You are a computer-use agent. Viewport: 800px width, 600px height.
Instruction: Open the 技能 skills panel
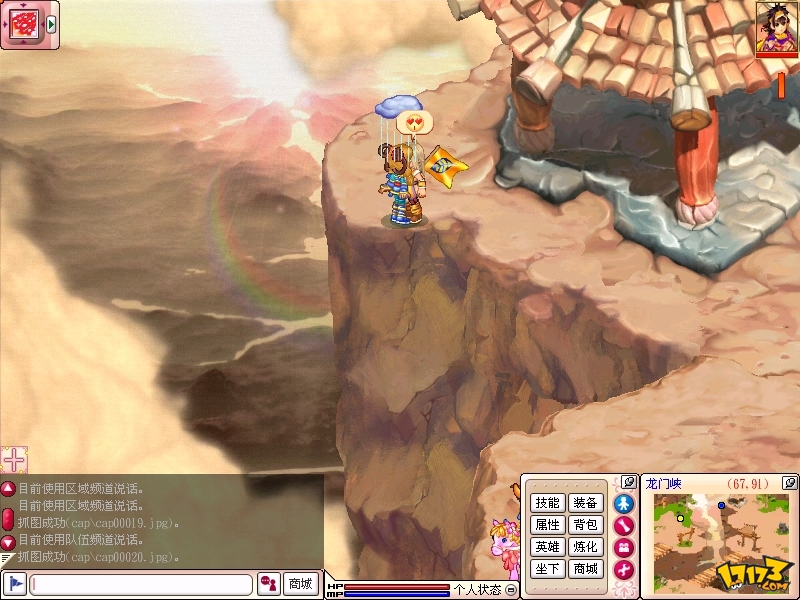[x=547, y=503]
